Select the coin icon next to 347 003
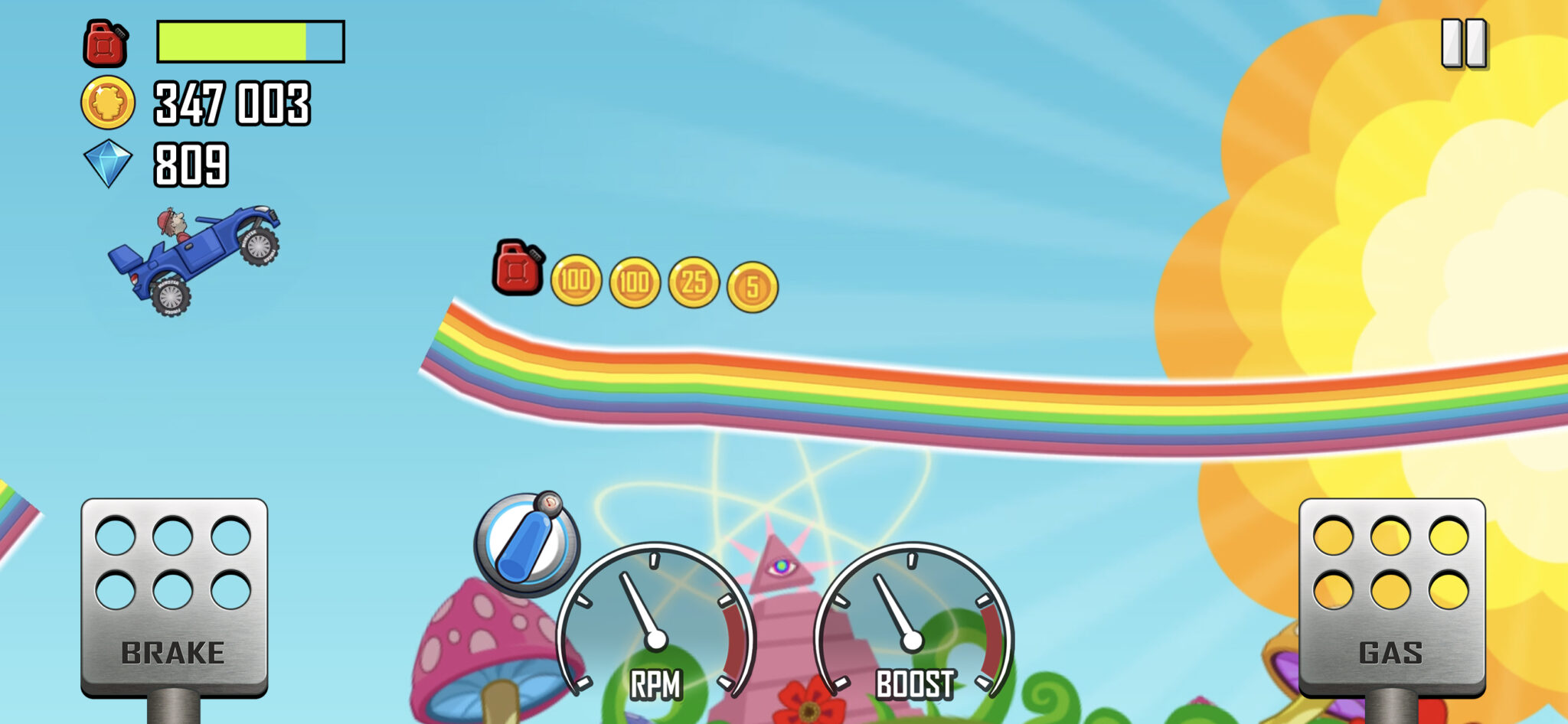This screenshot has width=1568, height=724. [106, 103]
